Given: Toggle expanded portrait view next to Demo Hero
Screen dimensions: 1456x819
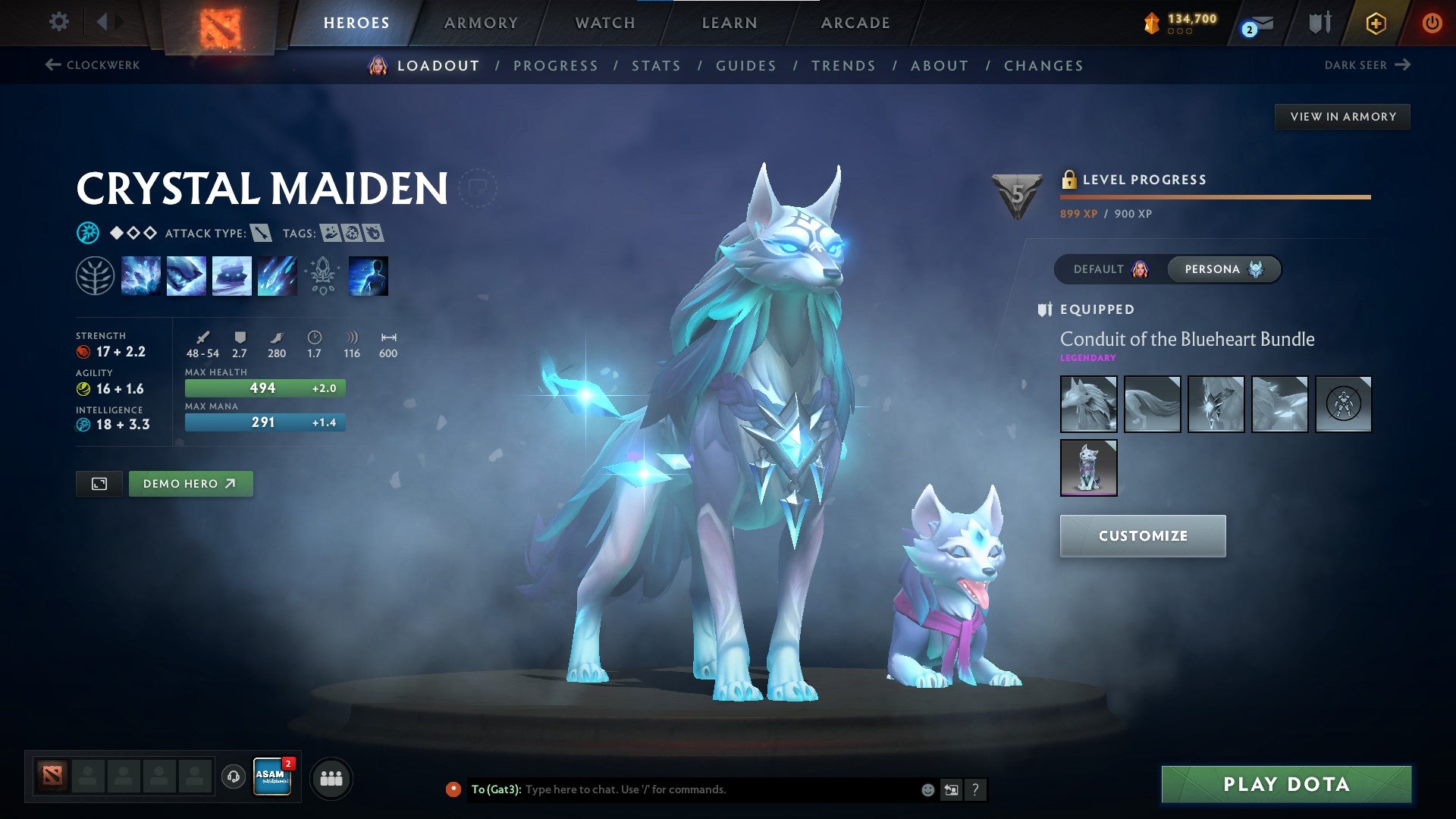Looking at the screenshot, I should (x=100, y=483).
